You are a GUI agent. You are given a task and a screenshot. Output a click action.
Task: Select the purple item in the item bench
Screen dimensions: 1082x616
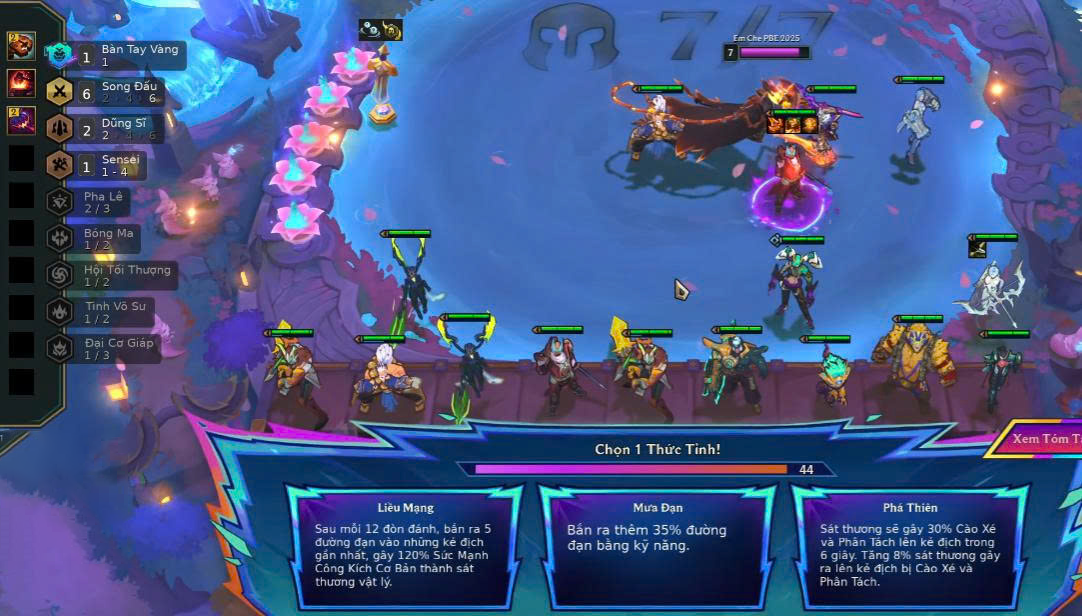click(x=22, y=121)
